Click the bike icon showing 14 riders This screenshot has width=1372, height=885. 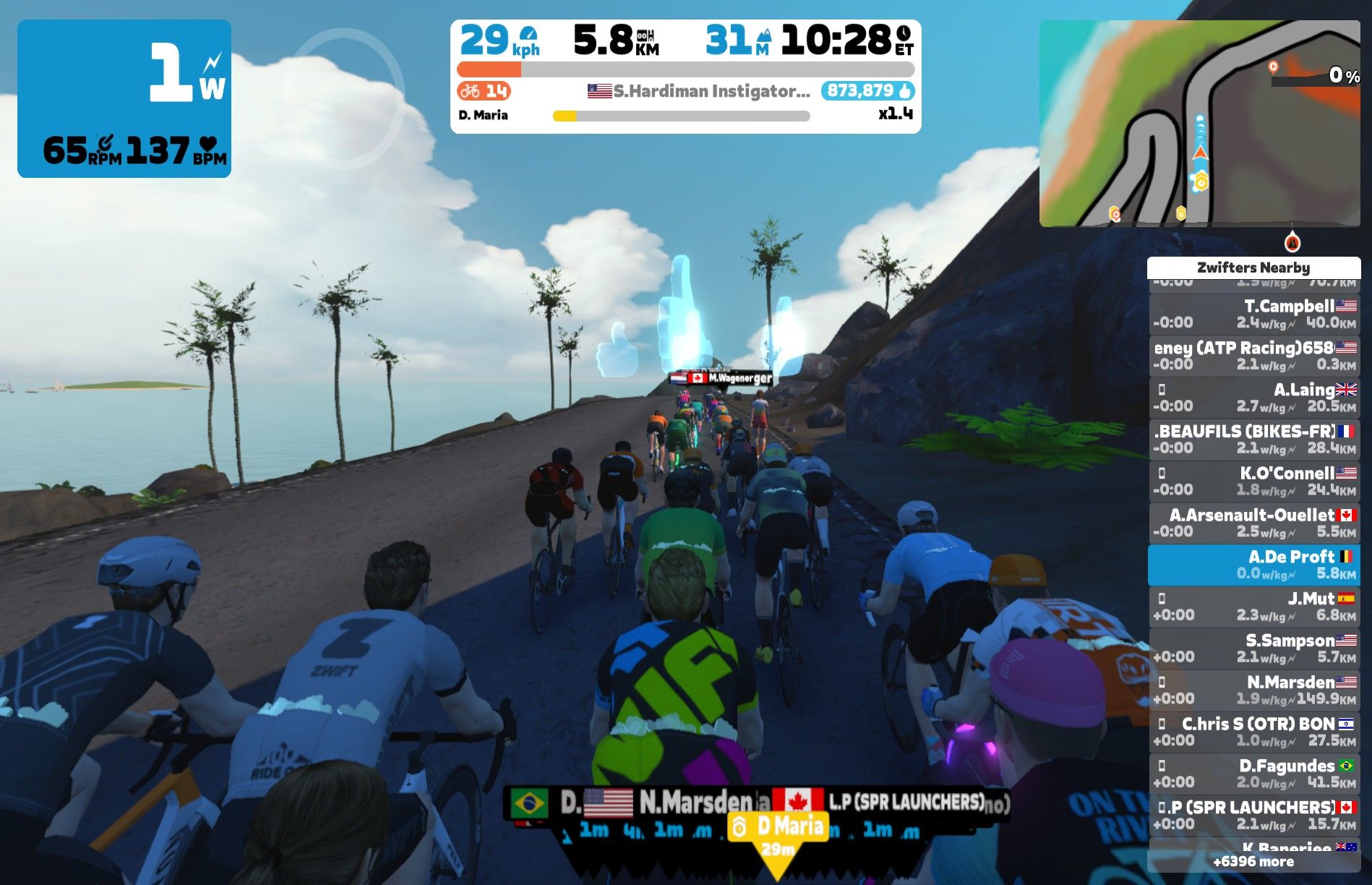click(469, 91)
